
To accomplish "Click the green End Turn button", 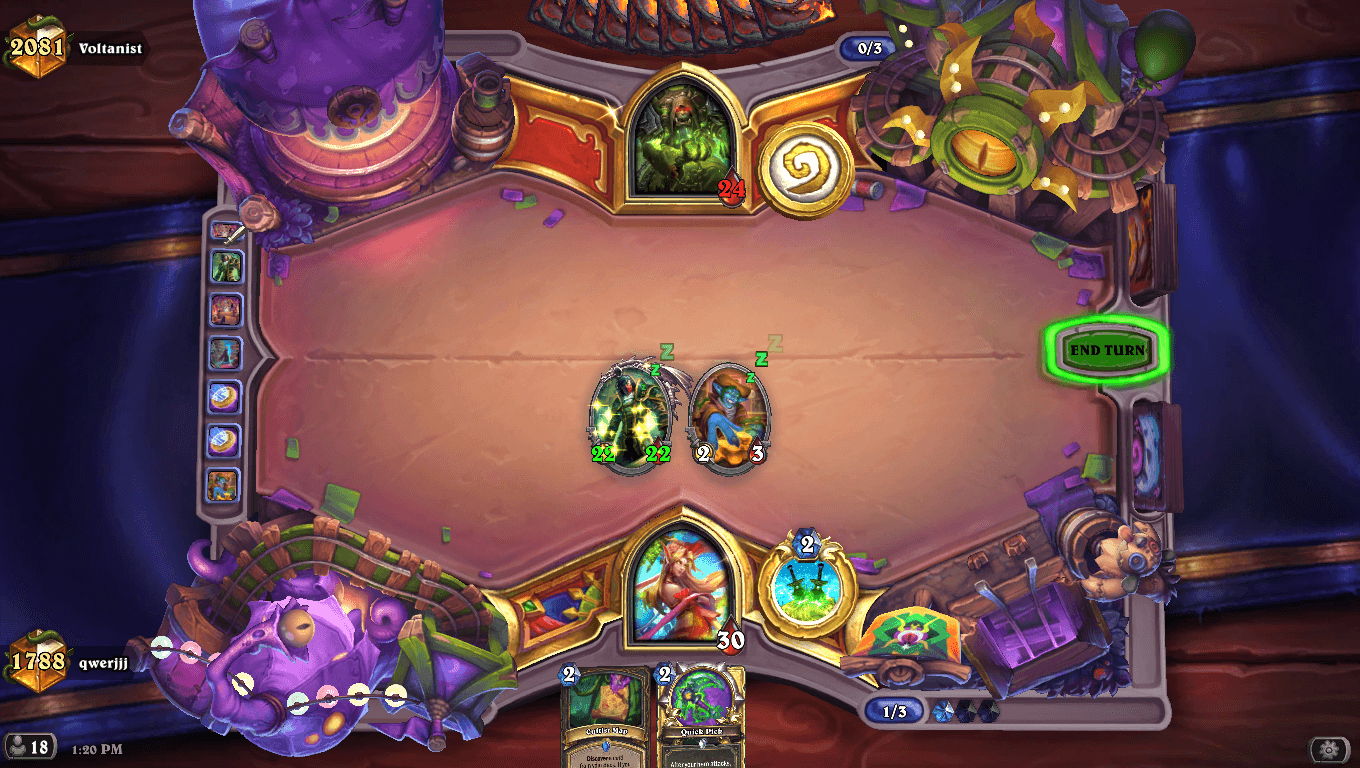I will (x=1106, y=351).
